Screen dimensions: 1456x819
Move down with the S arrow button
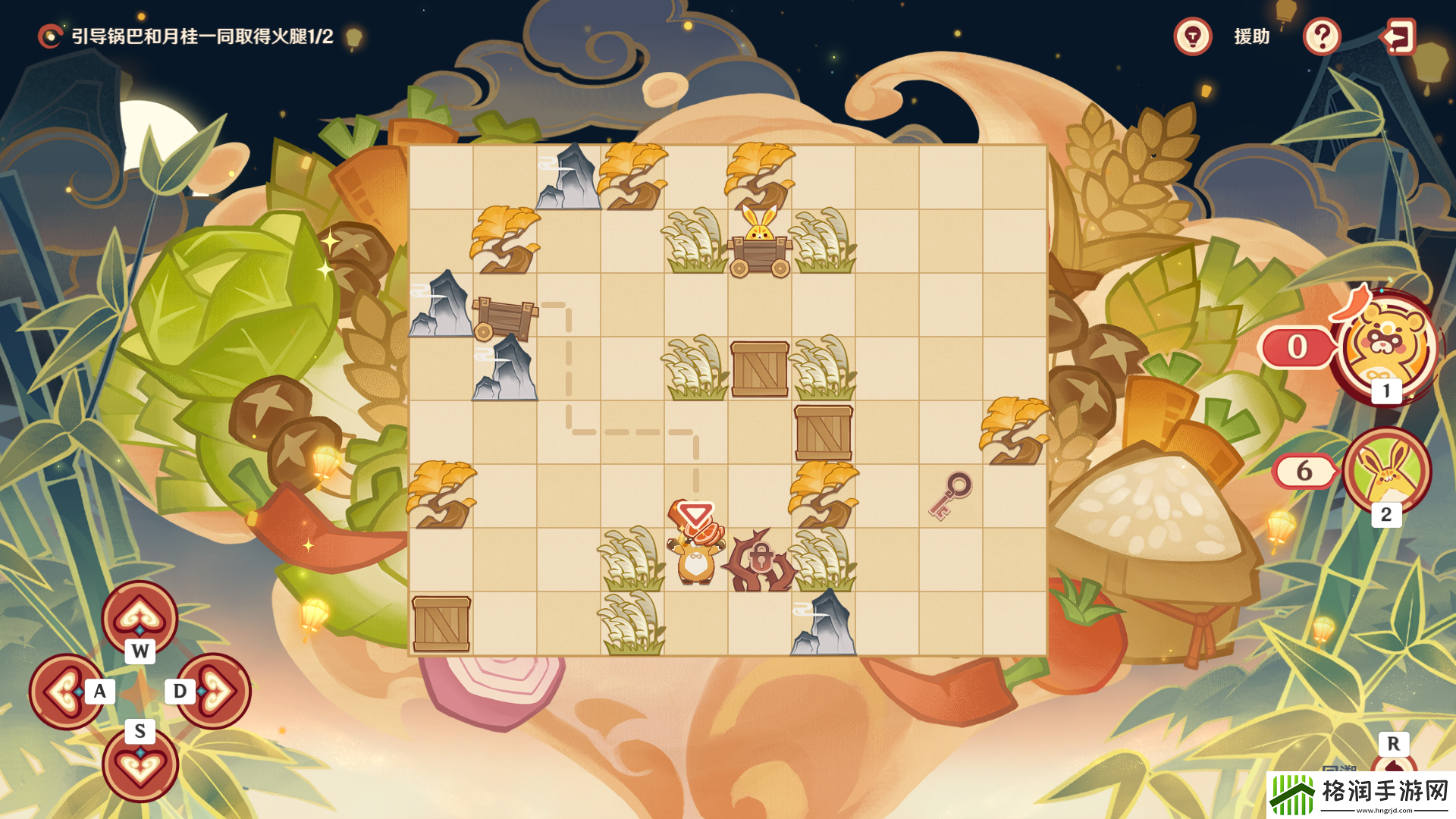point(140,764)
